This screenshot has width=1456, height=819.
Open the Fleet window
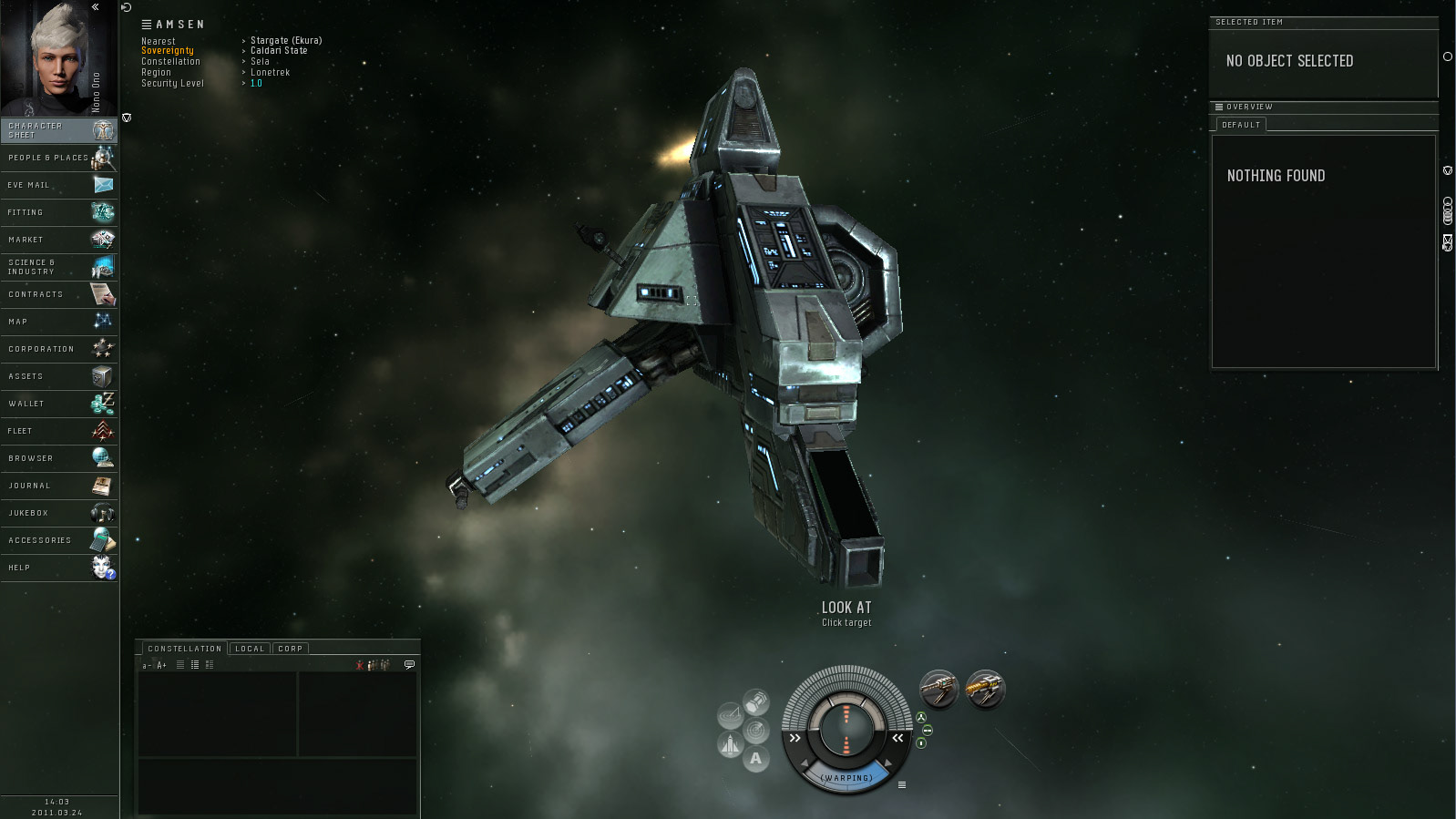59,431
